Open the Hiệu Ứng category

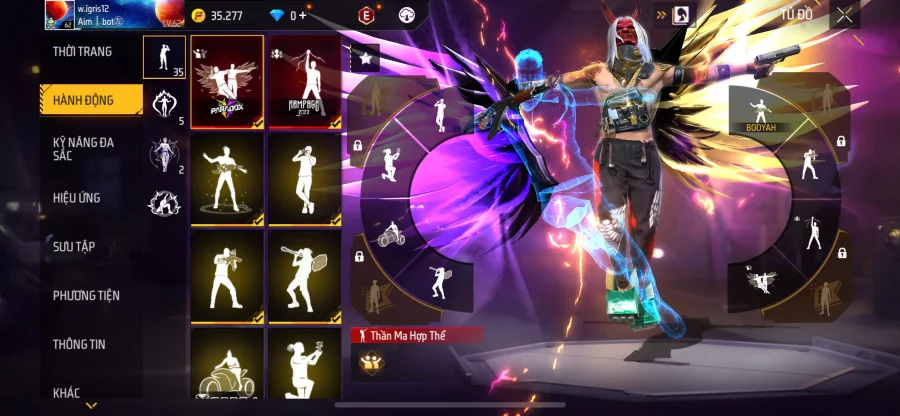[x=77, y=198]
